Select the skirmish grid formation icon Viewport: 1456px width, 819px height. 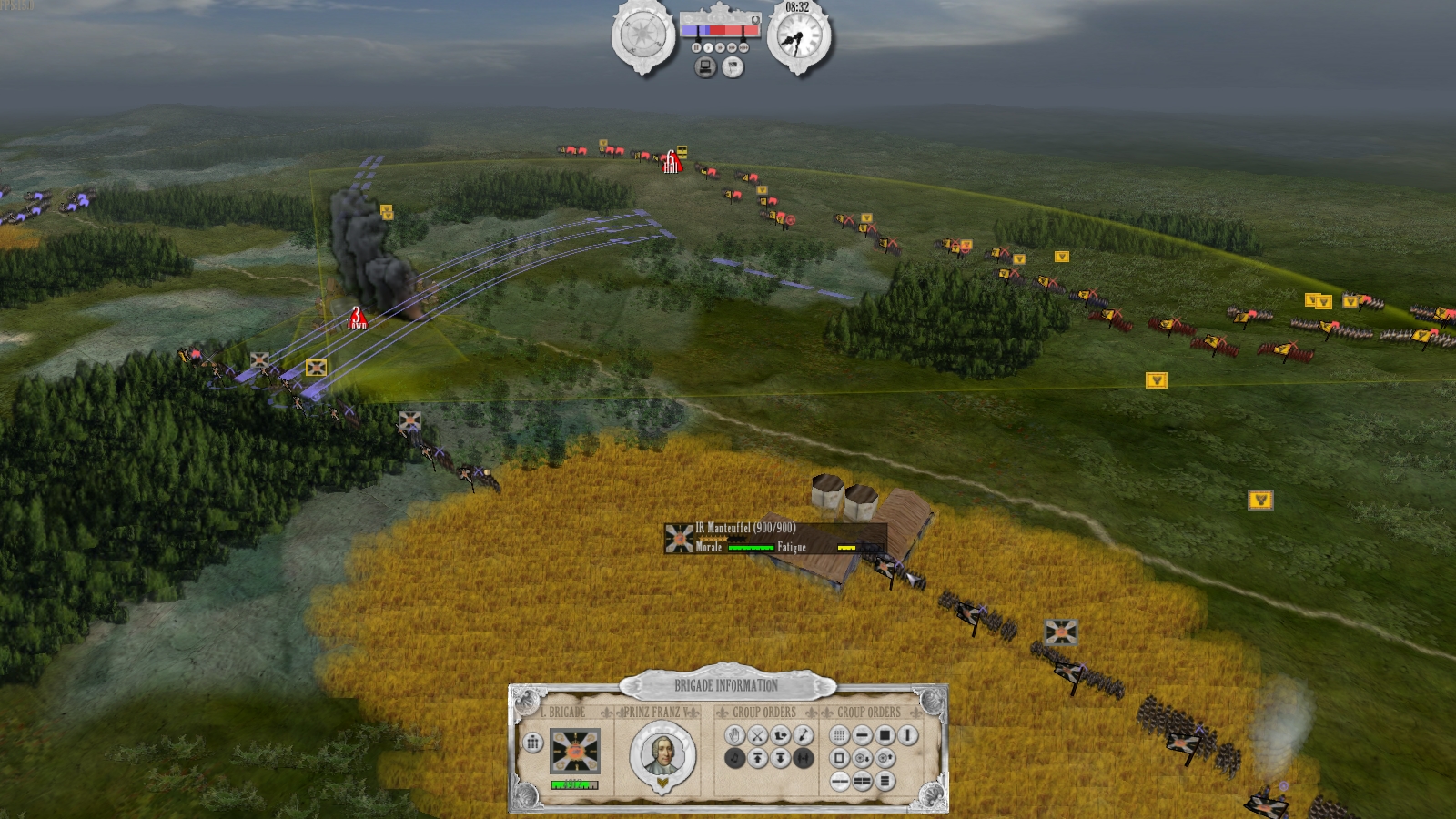tap(841, 735)
